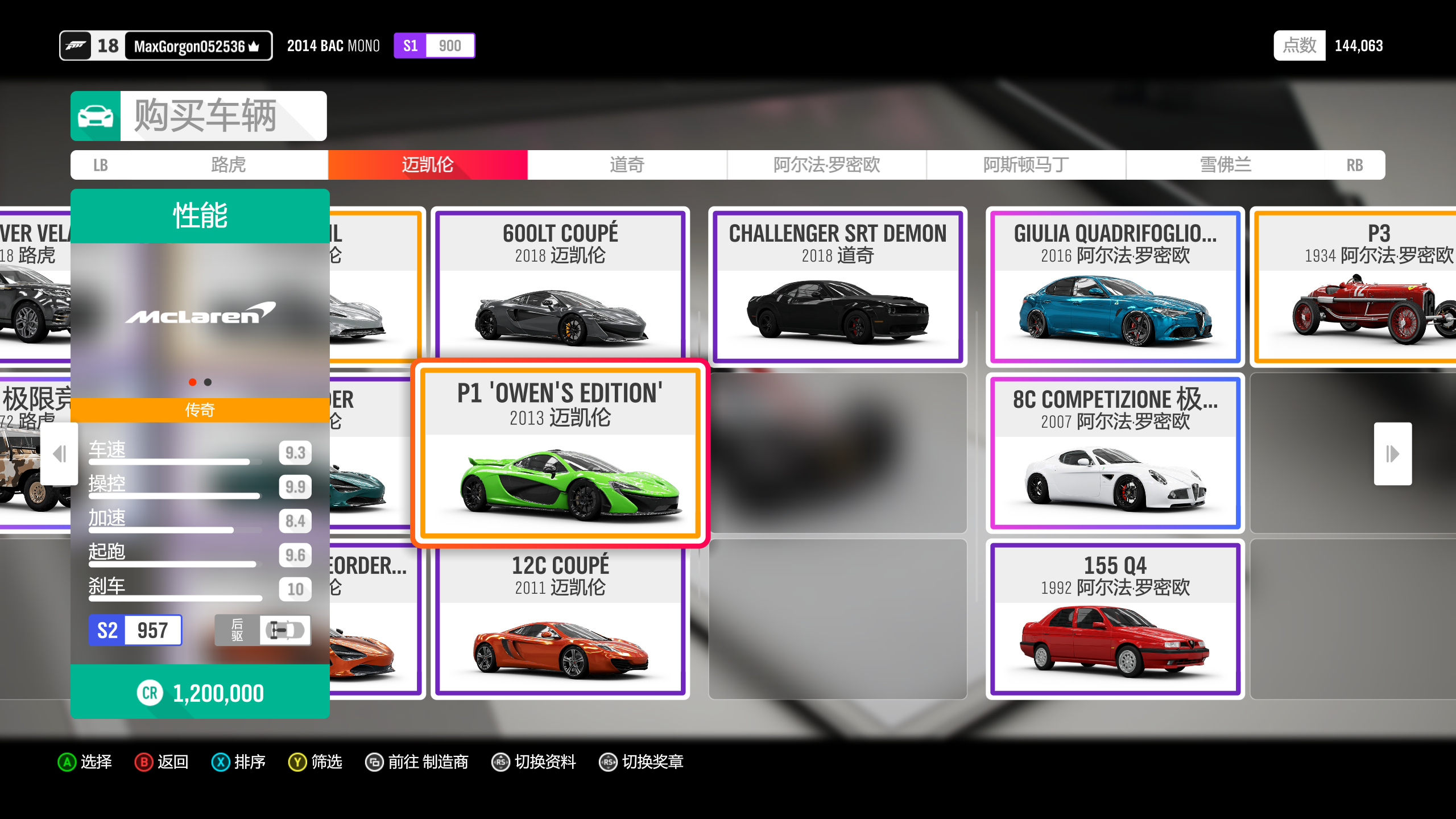
Task: Select the 迈凯伦 manufacturer tab
Action: (428, 165)
